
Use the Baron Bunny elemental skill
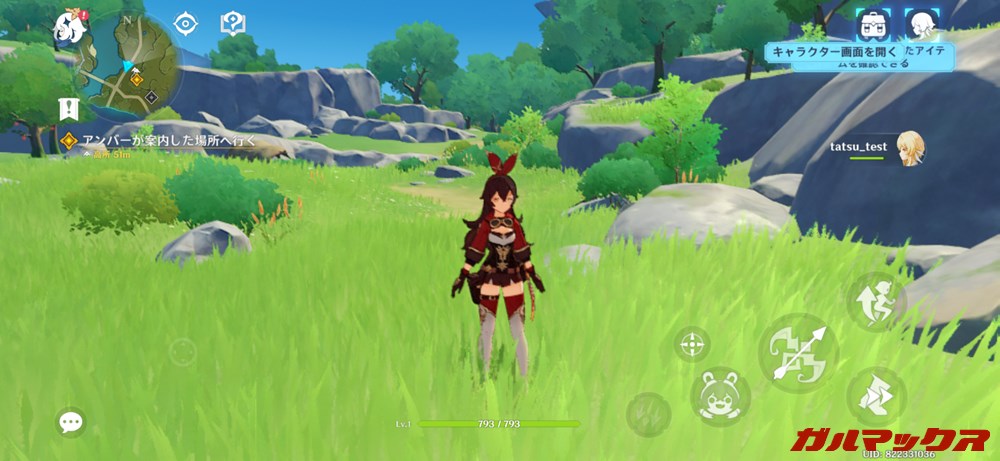click(x=720, y=396)
